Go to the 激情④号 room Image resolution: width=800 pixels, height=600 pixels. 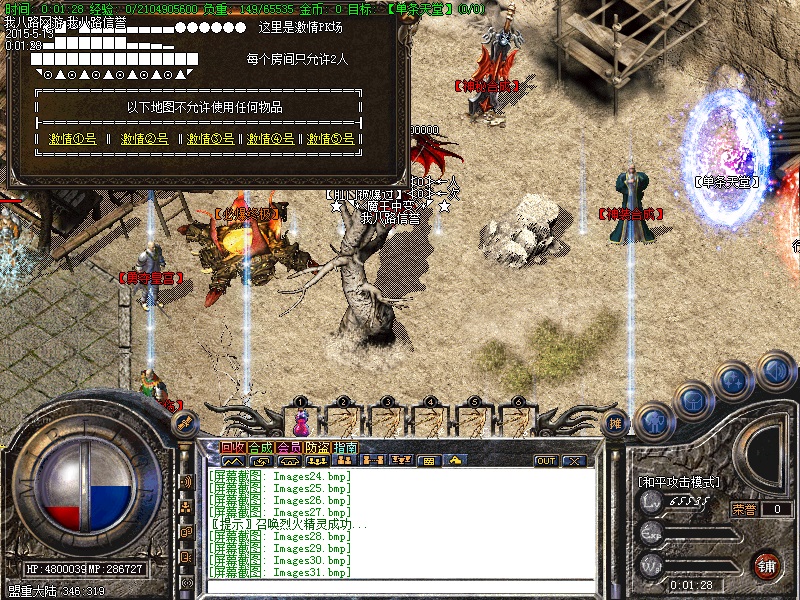point(271,139)
